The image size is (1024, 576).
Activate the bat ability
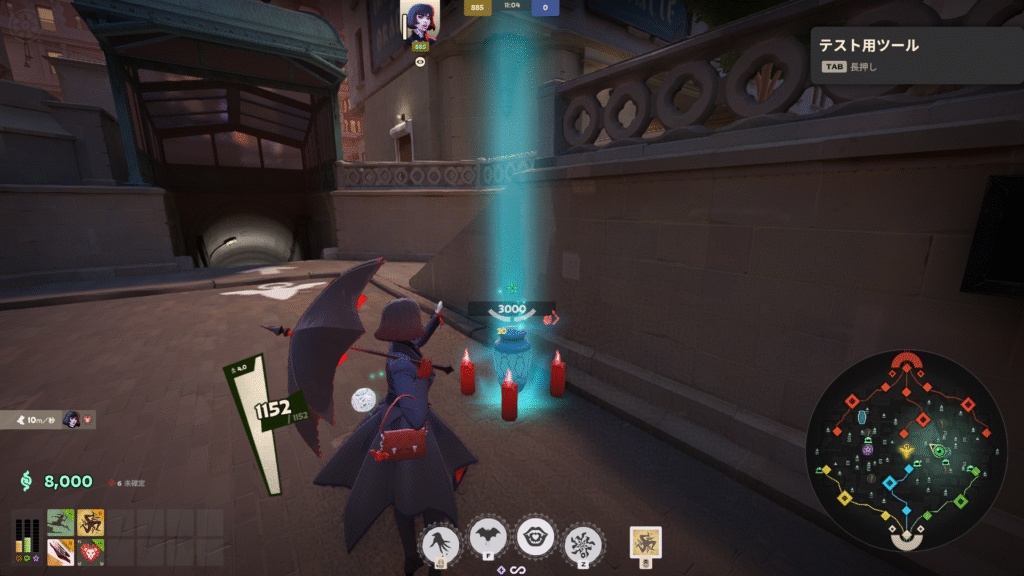click(x=489, y=540)
